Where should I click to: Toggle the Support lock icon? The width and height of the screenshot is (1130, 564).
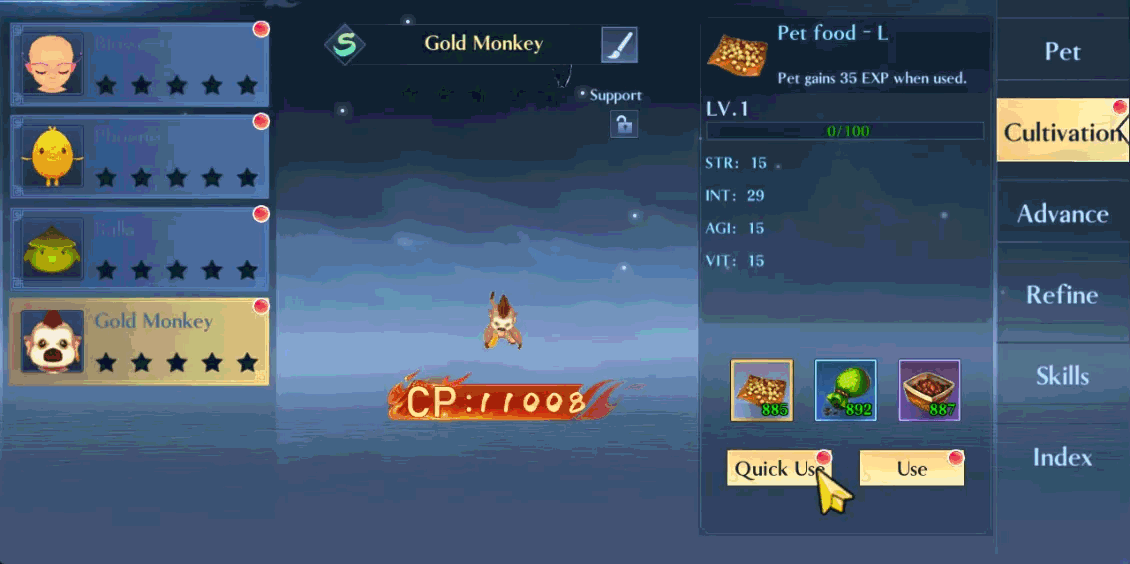tap(624, 124)
